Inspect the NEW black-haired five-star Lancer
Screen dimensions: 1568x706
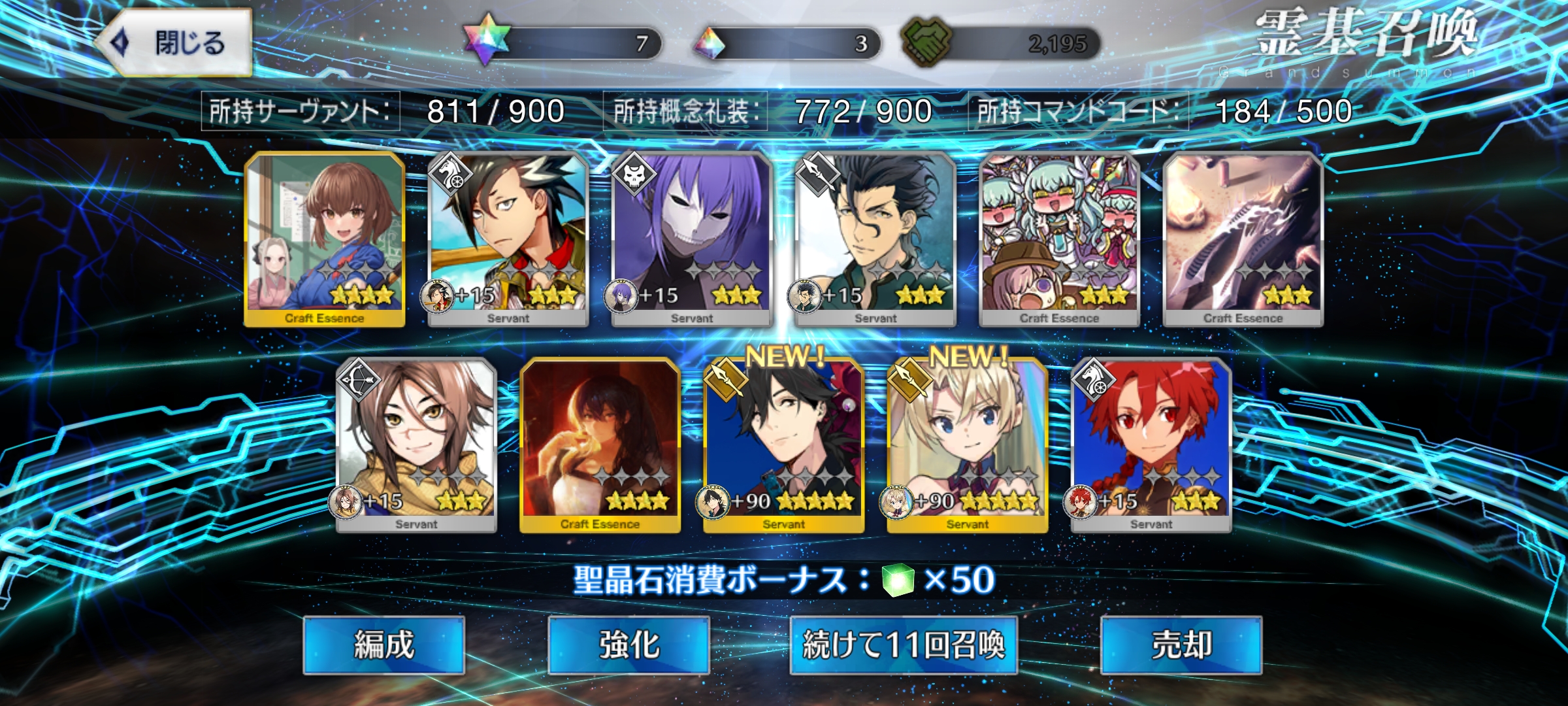[783, 445]
